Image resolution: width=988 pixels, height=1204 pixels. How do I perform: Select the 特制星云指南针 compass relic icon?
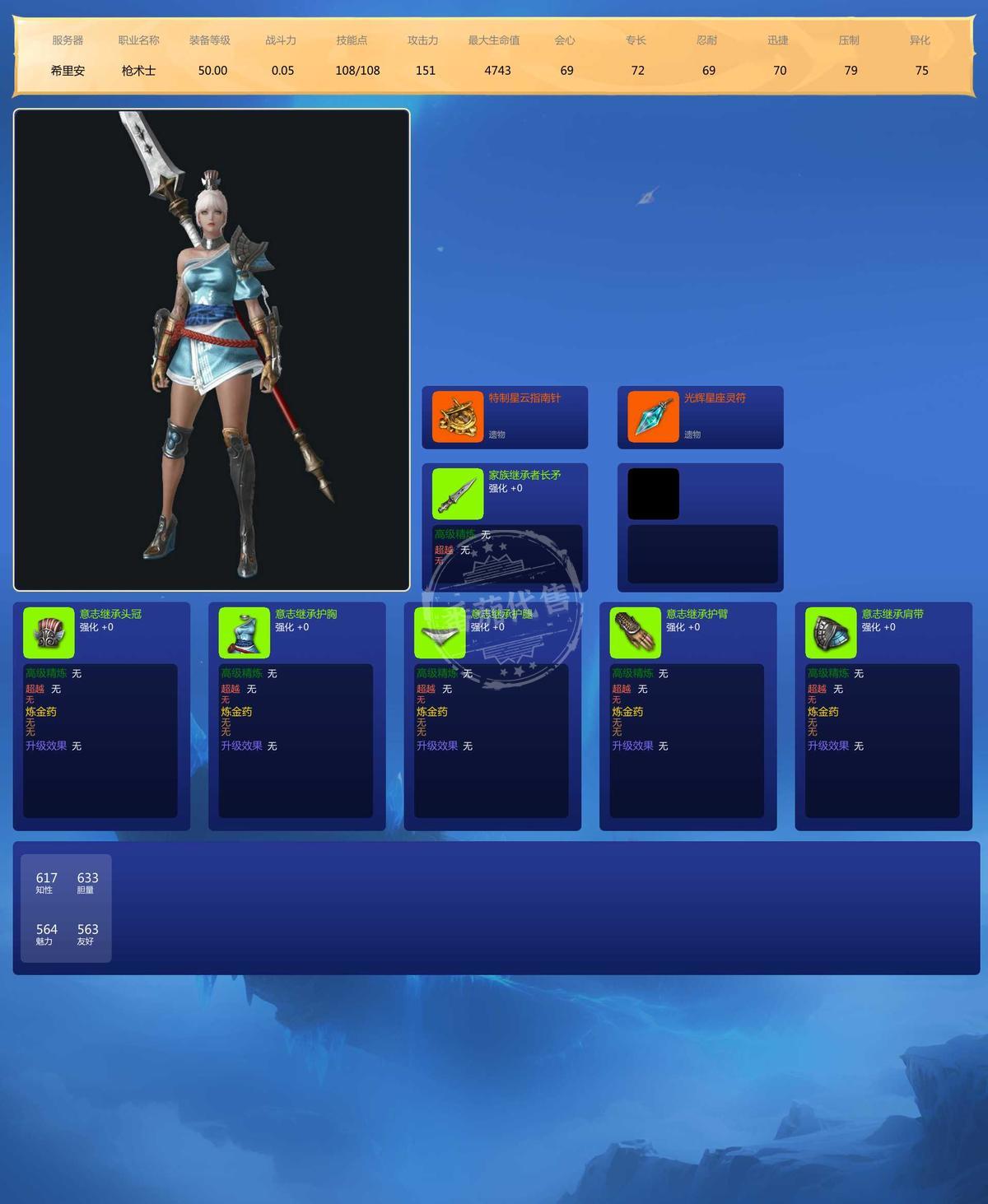tap(458, 417)
